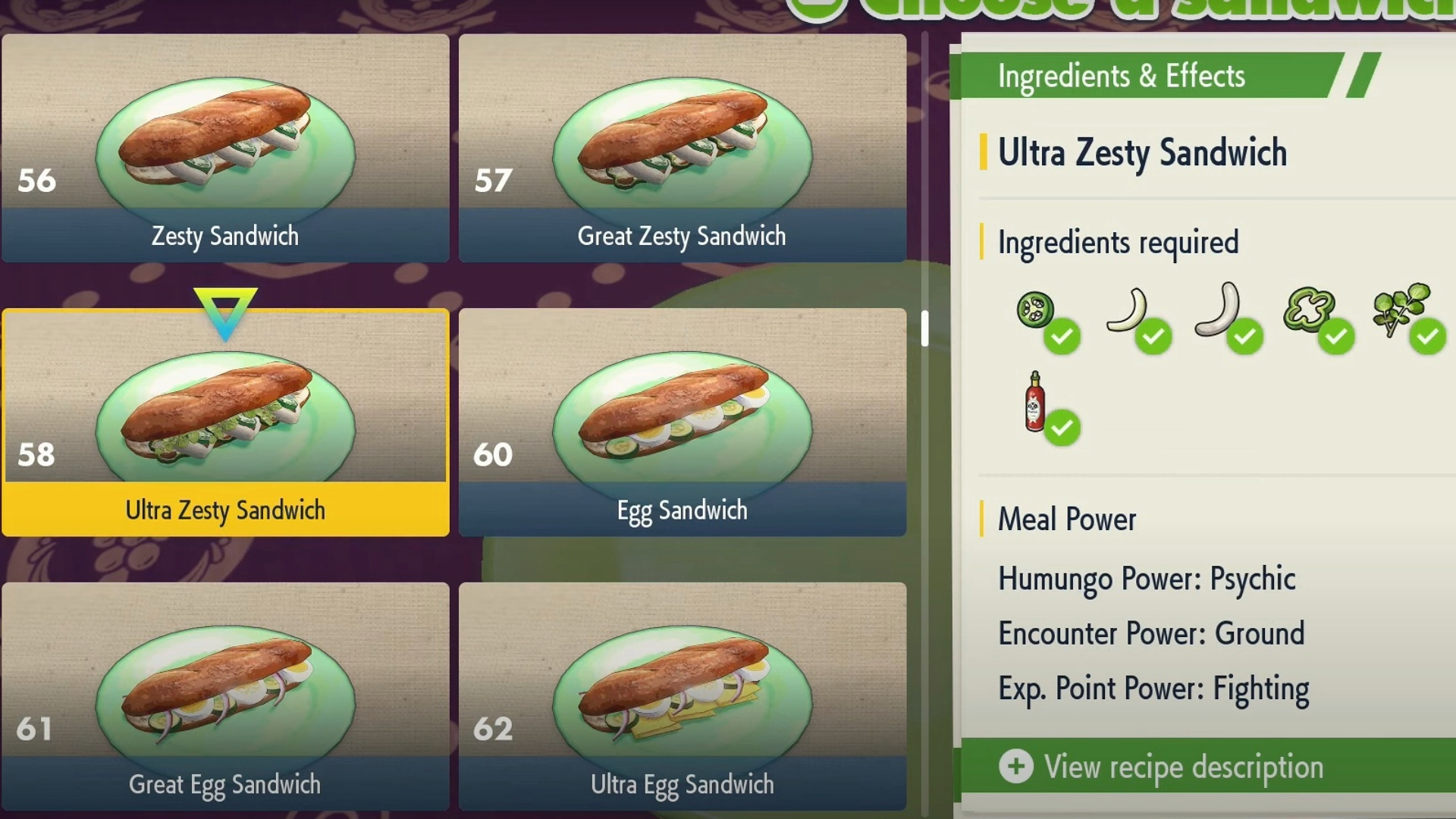Click the jalapeño slice ingredient icon
This screenshot has width=1456, height=819.
click(x=1036, y=310)
